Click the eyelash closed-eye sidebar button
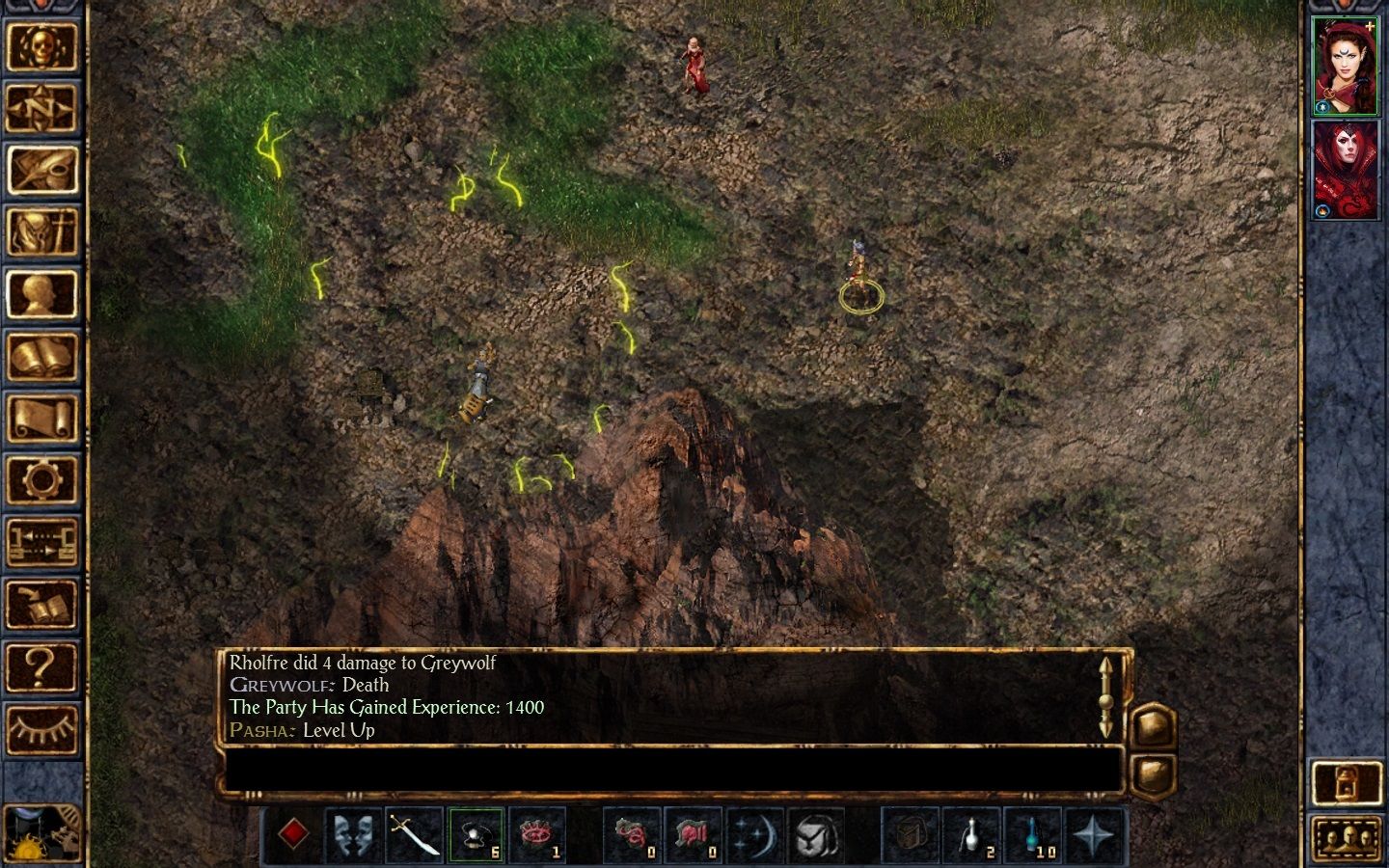The image size is (1389, 868). pos(41,729)
